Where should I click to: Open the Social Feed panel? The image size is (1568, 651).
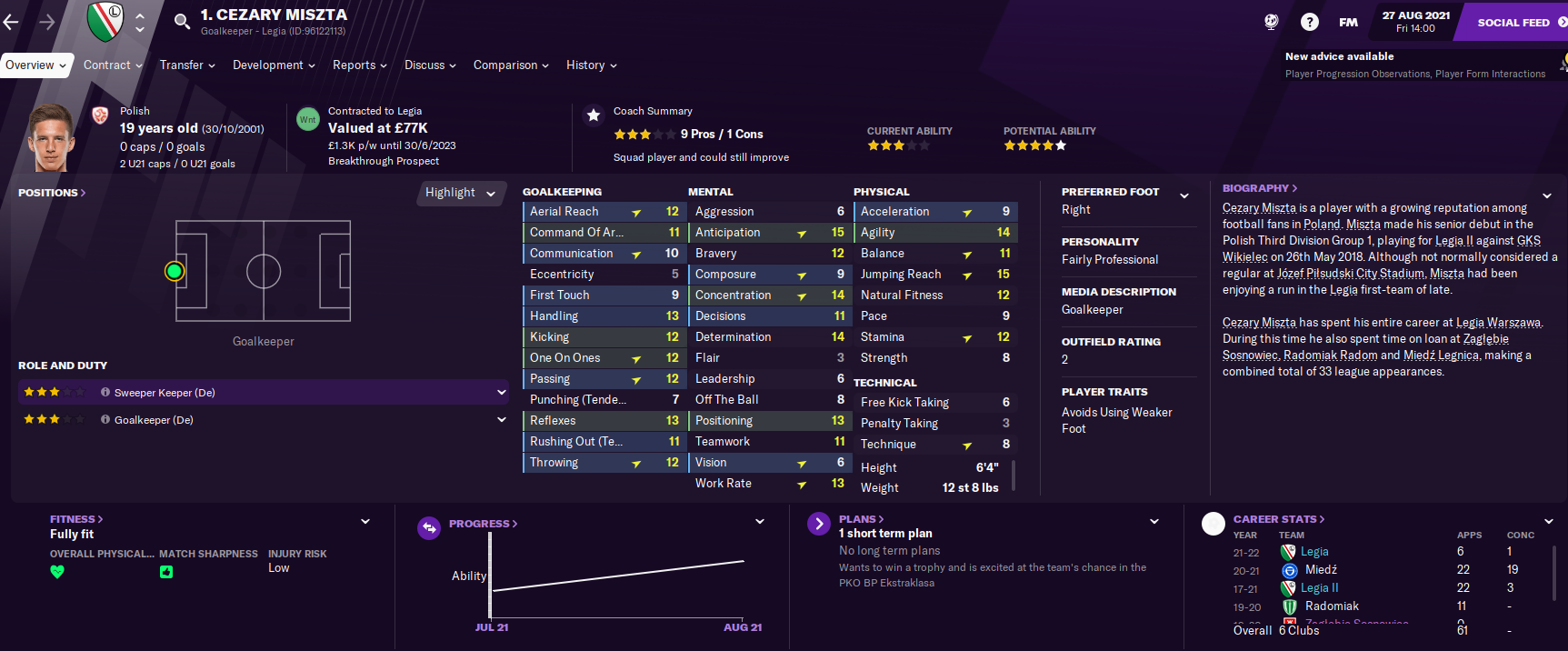pos(1513,23)
